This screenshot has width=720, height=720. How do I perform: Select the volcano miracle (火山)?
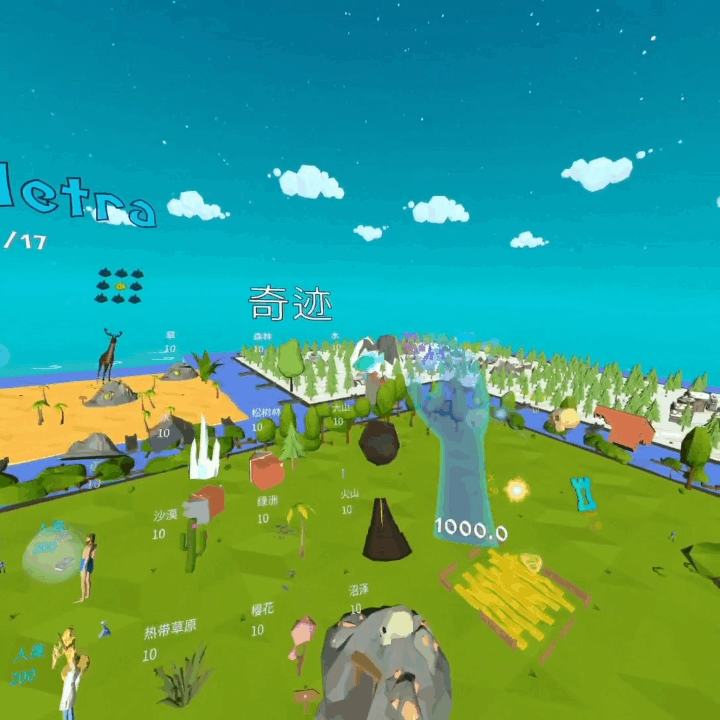[385, 530]
